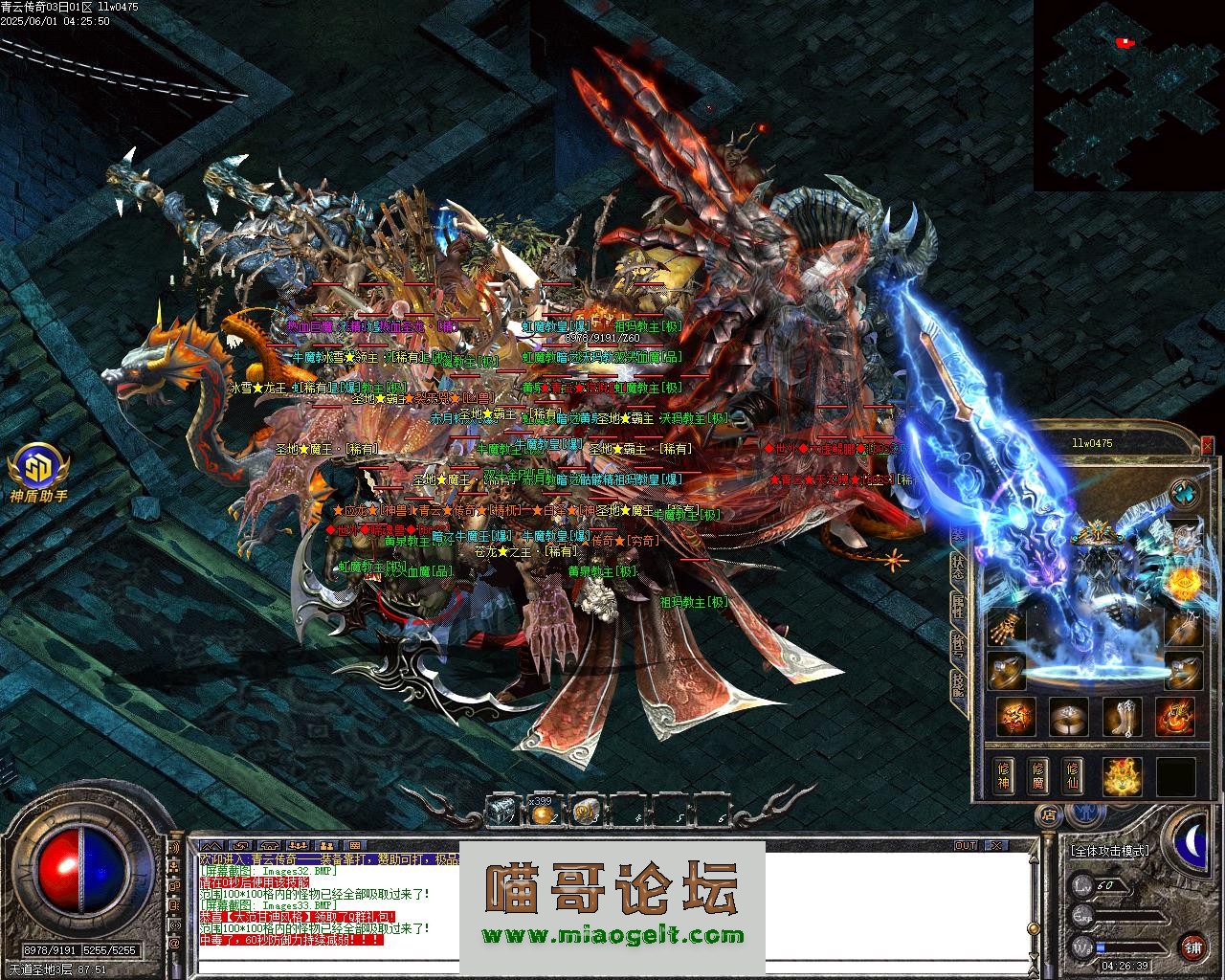Close the chat window with X button
1225x980 pixels.
(x=996, y=846)
